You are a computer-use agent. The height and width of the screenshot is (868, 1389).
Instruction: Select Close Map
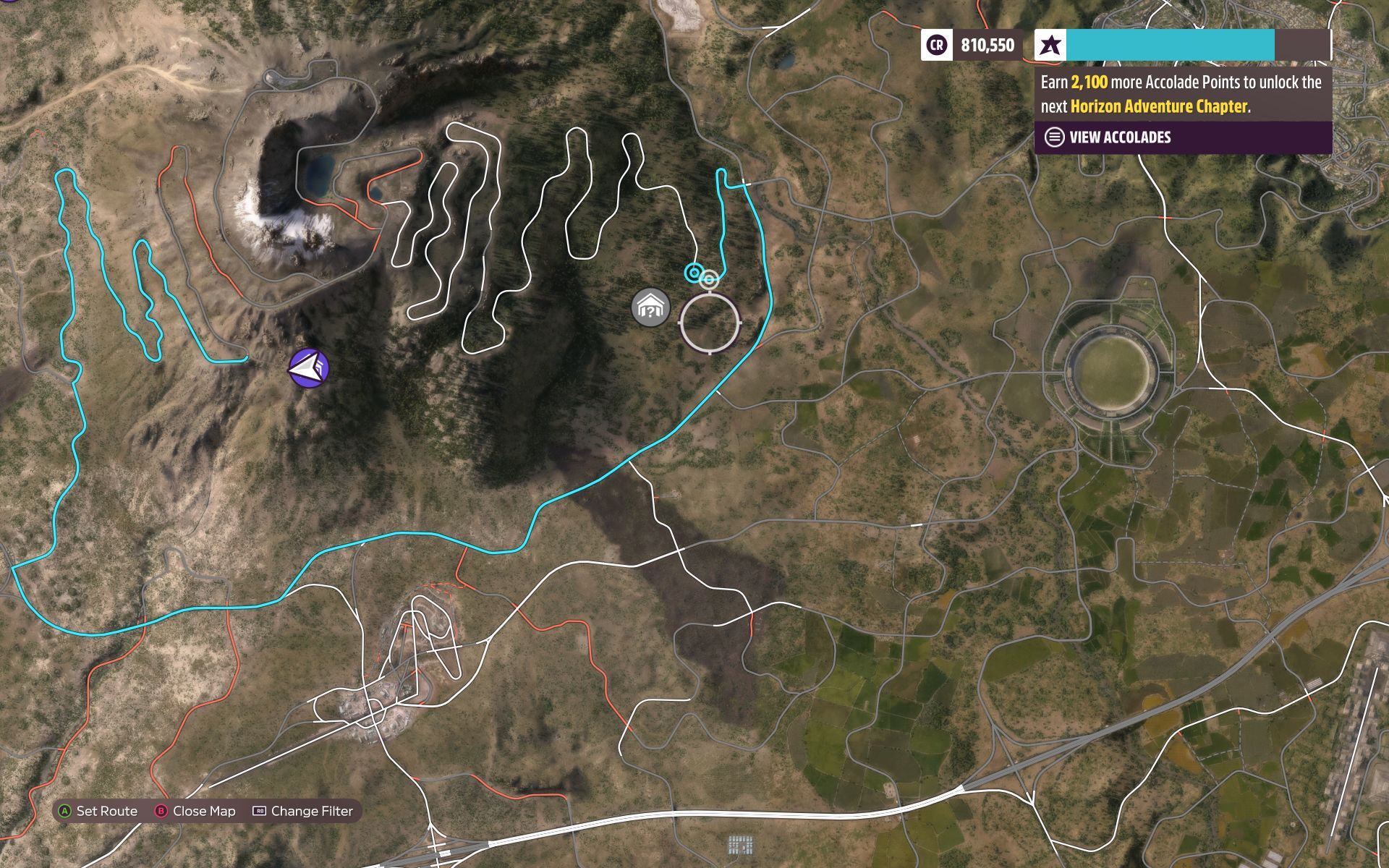click(x=203, y=811)
